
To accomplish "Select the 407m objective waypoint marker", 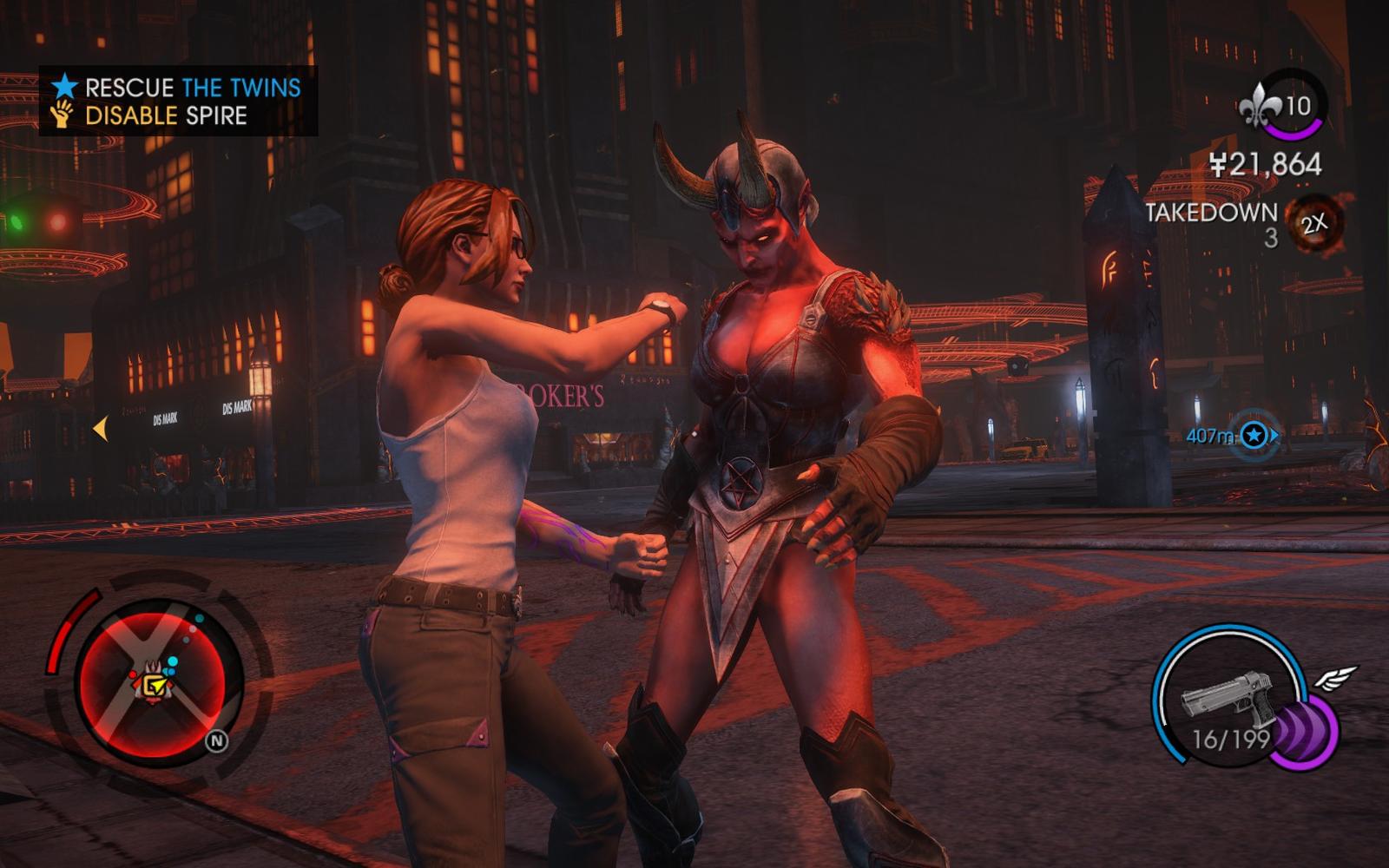I will (x=1254, y=435).
